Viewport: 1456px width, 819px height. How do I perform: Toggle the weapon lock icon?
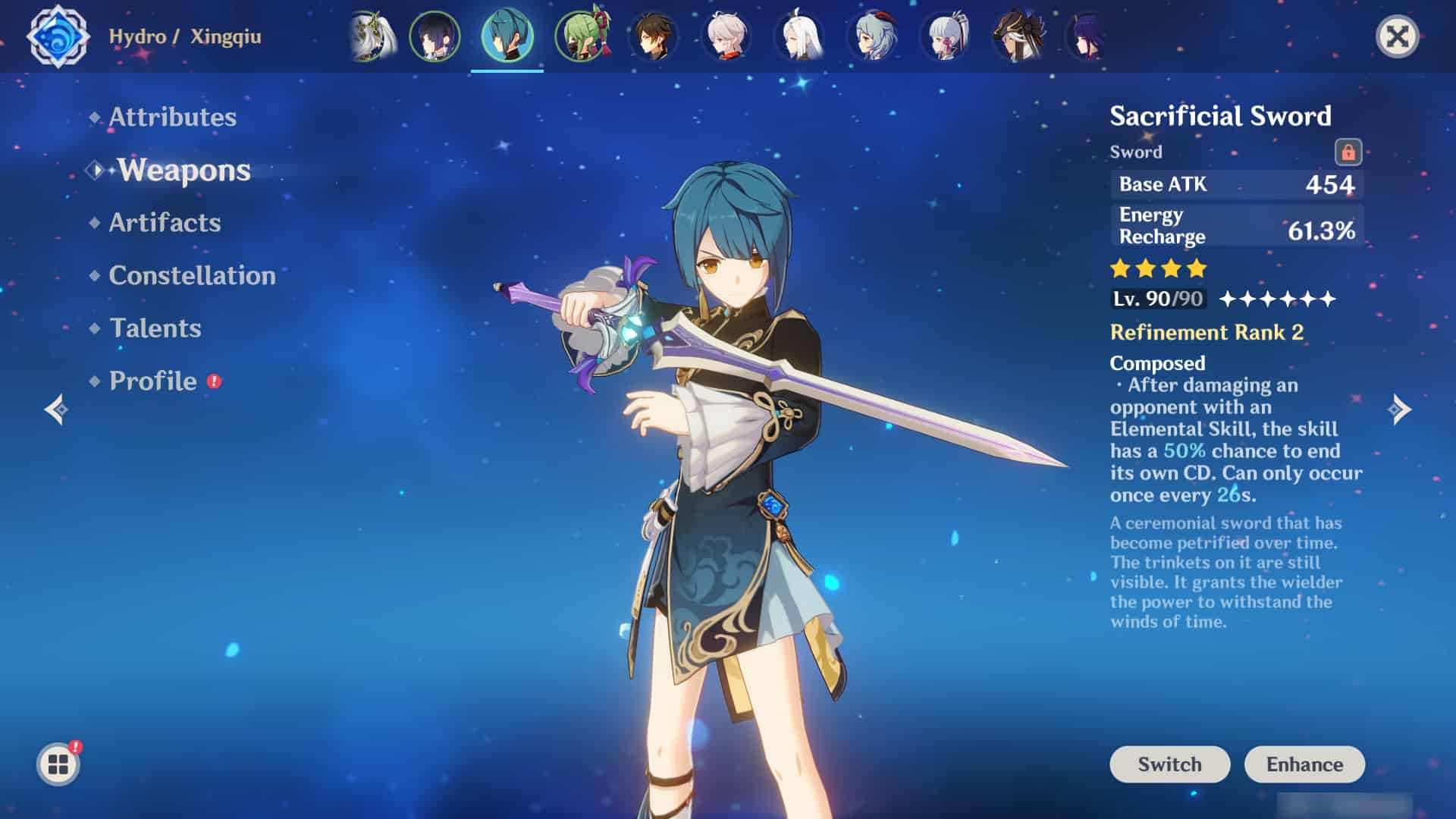1348,152
